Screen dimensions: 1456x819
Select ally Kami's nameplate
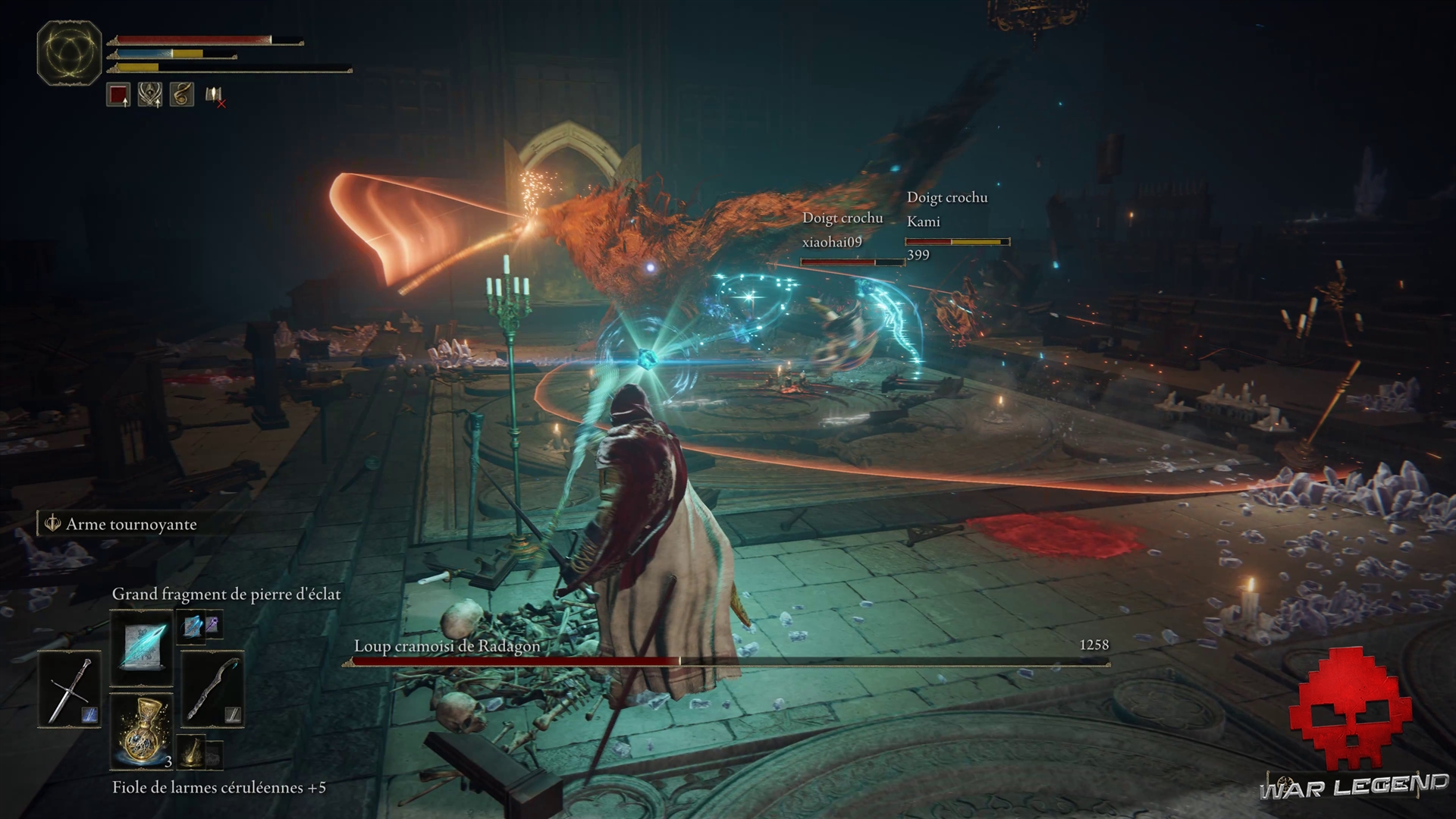[923, 221]
